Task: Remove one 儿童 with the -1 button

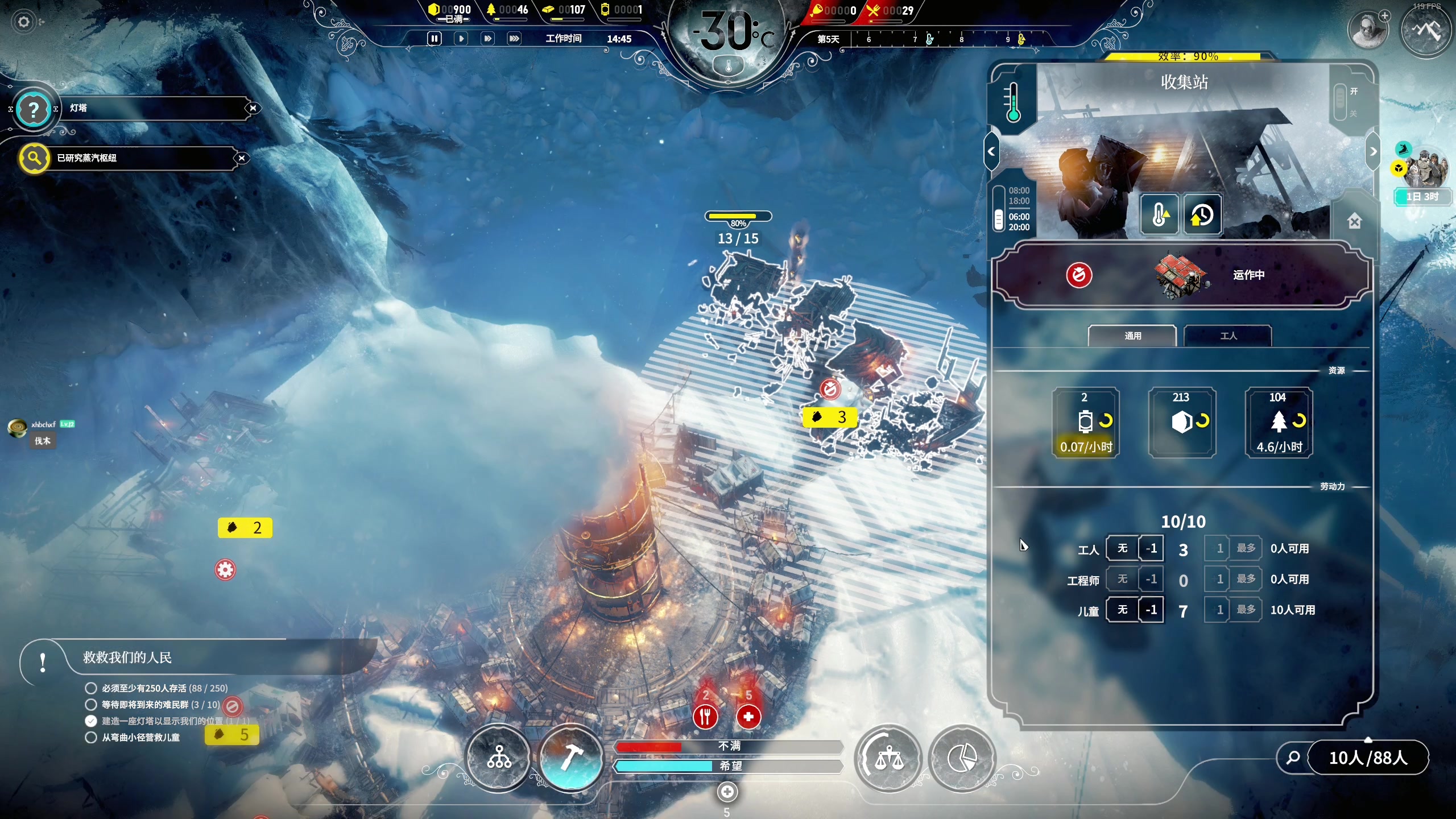Action: pos(1151,610)
